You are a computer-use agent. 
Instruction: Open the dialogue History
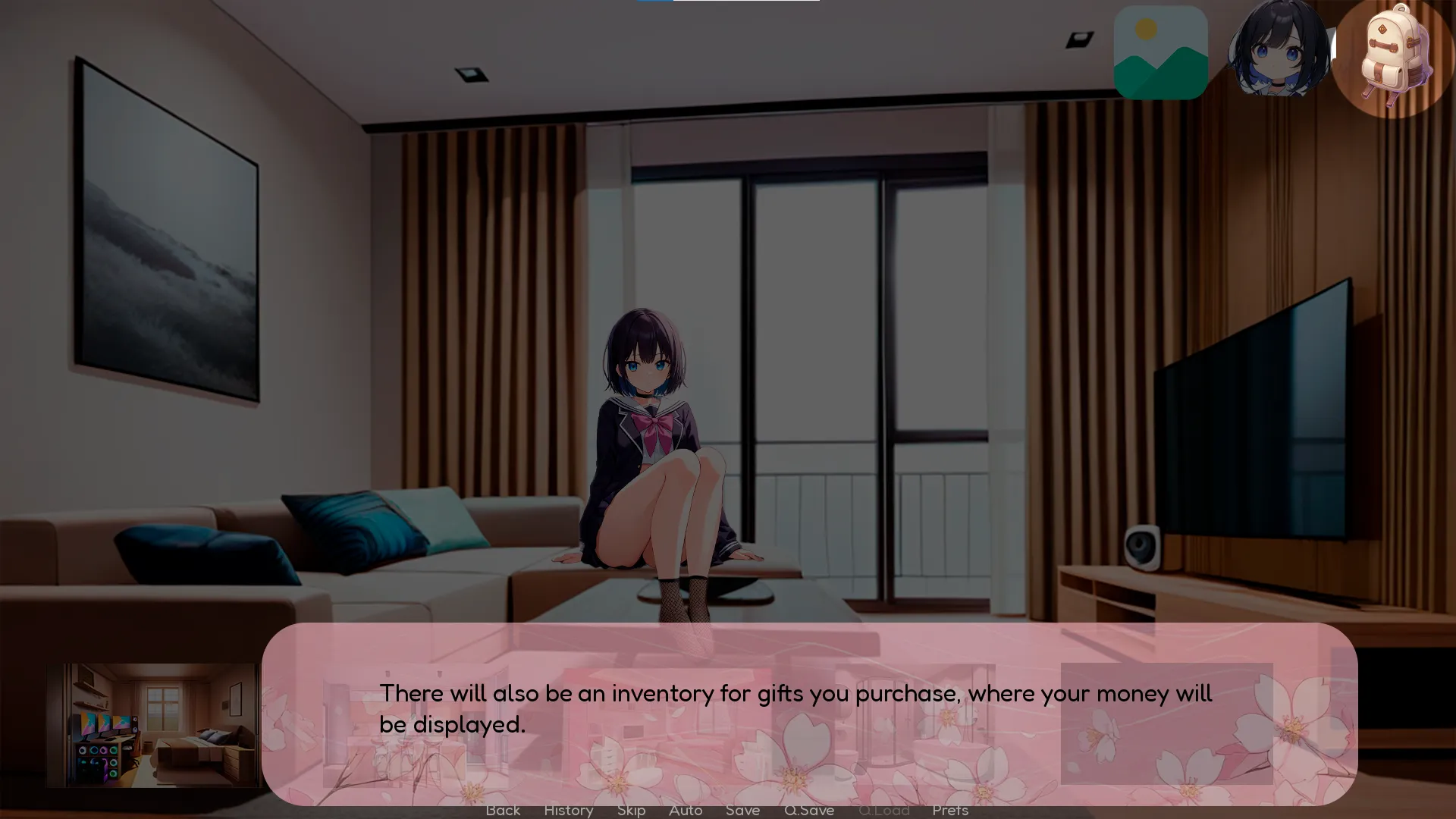pyautogui.click(x=568, y=811)
